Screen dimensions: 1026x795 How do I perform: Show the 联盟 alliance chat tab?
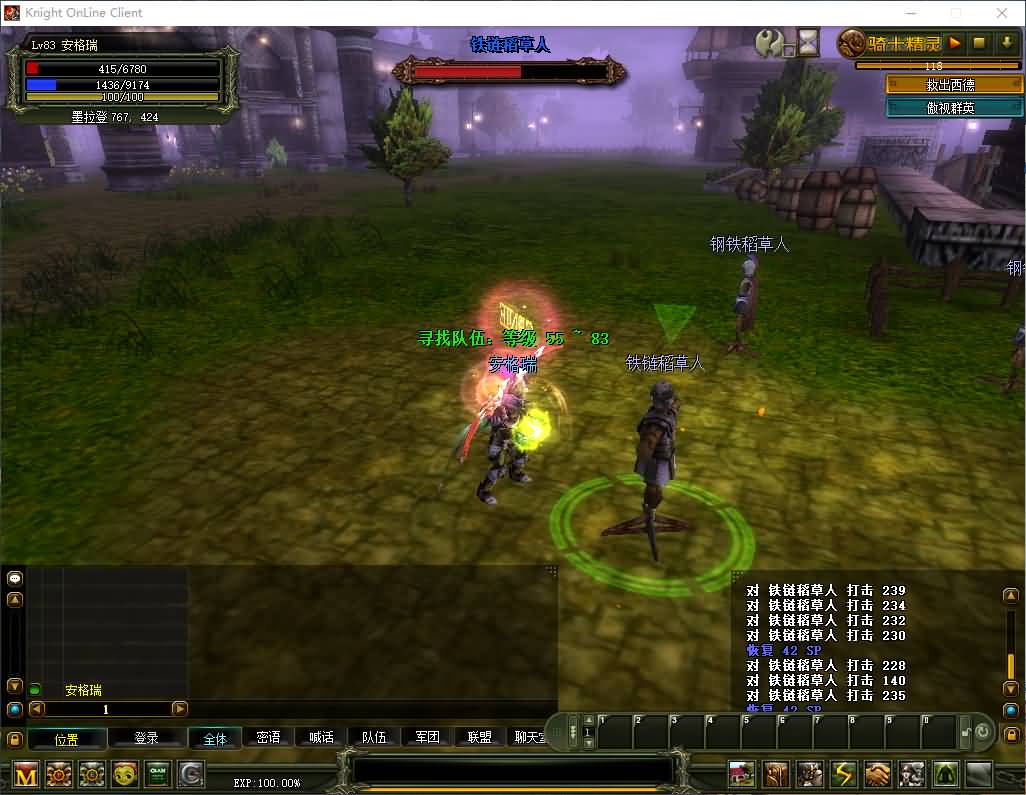click(x=480, y=738)
